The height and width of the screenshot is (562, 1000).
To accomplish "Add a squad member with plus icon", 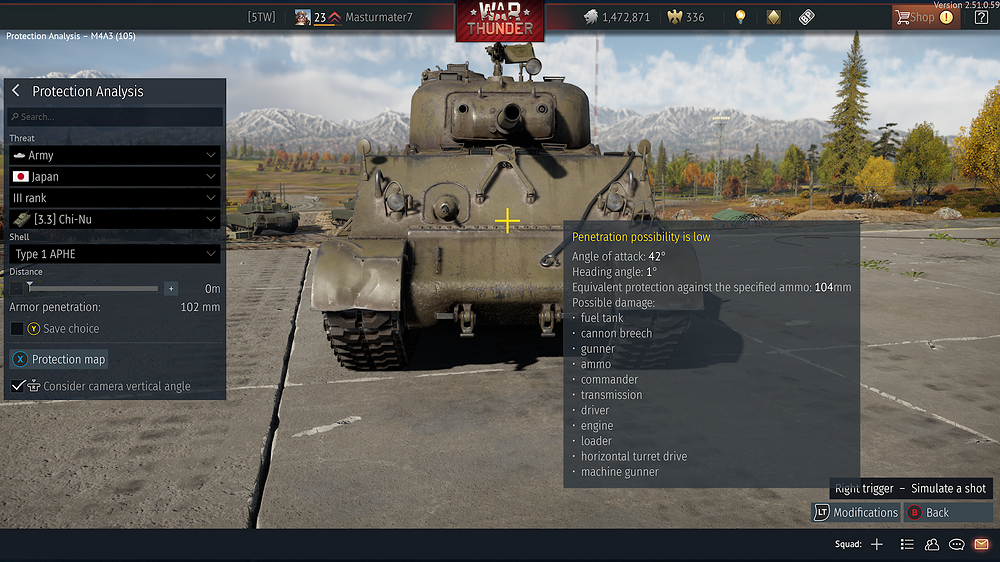I will [x=877, y=545].
